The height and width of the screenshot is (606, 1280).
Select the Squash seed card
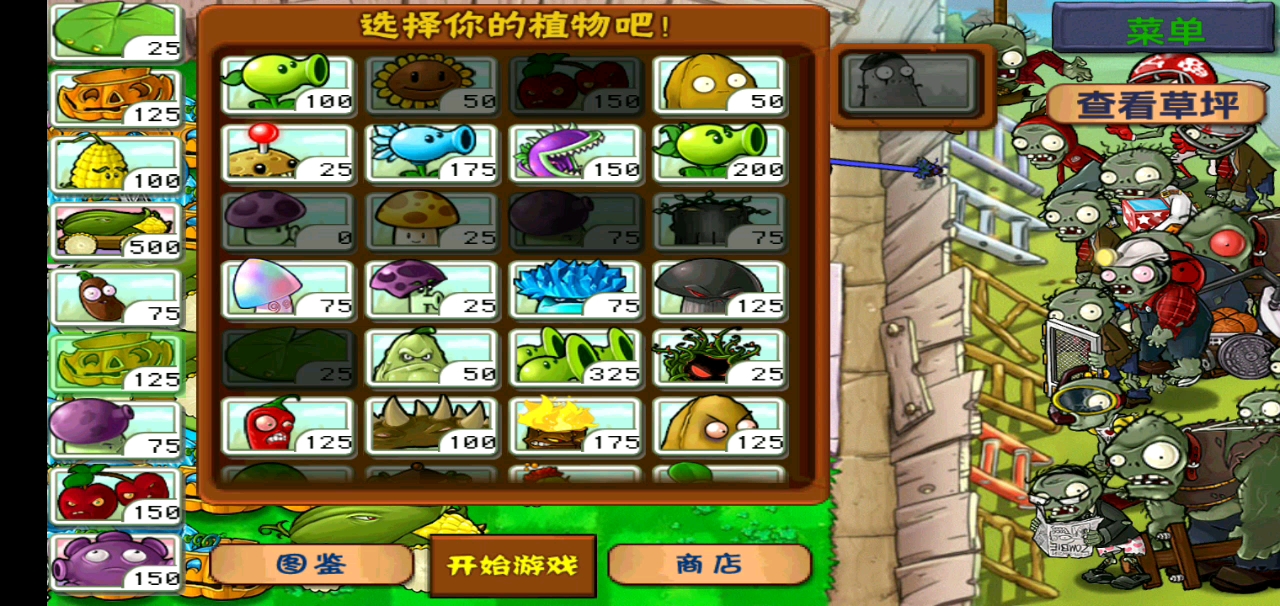coord(432,357)
